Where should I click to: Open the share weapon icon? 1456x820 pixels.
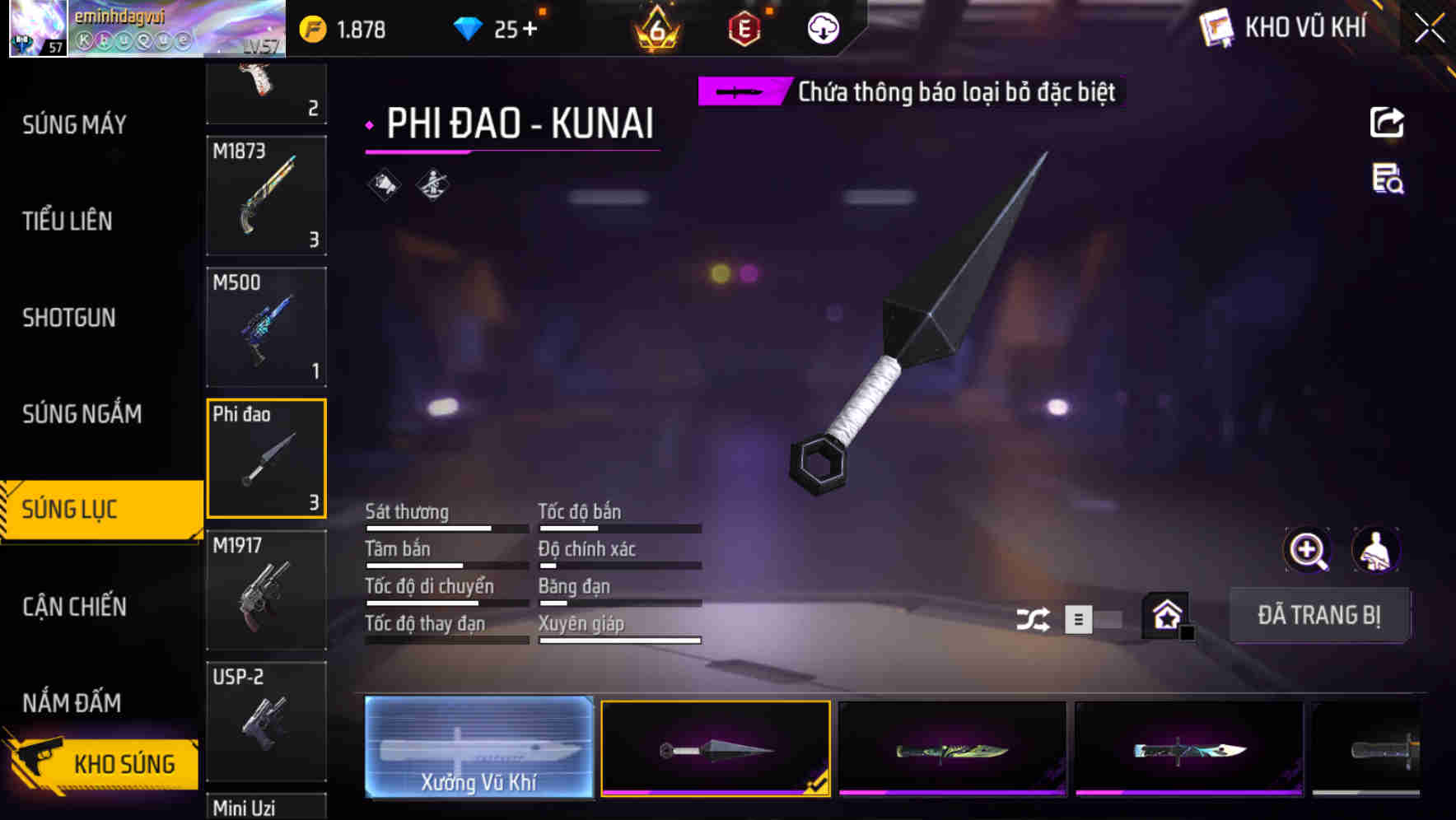tap(1388, 122)
